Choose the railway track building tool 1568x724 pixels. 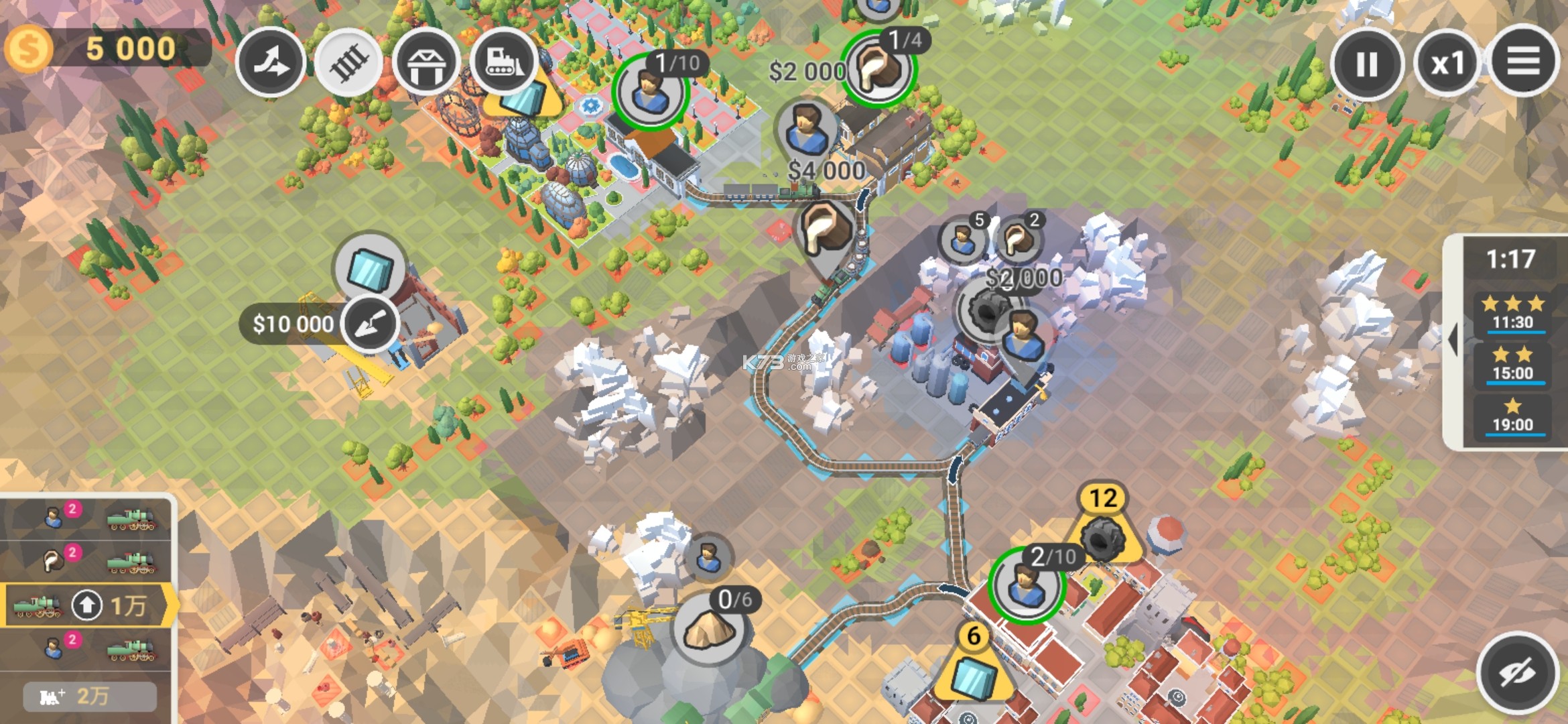(x=348, y=63)
